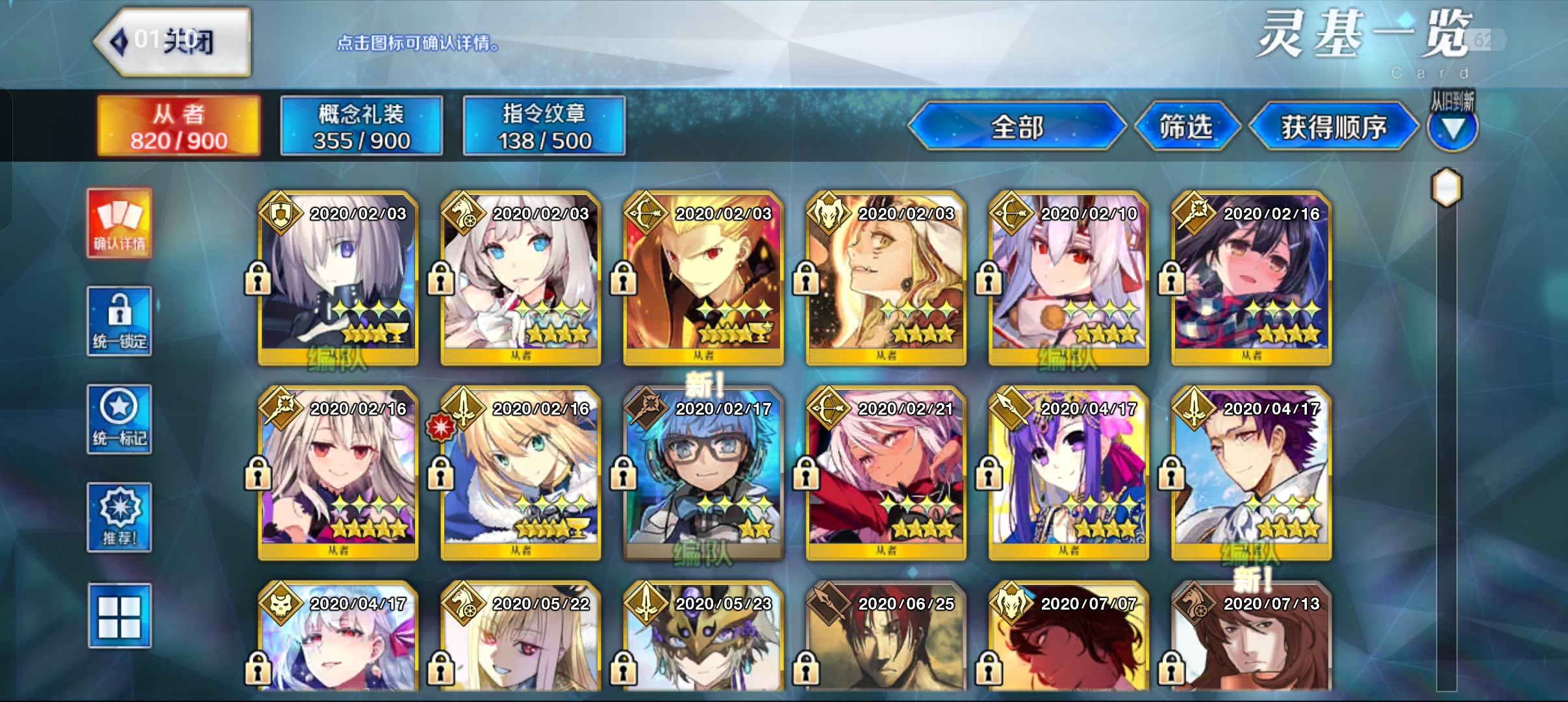The width and height of the screenshot is (1568, 702).
Task: Switch grid layout with four-square icon
Action: pos(120,616)
